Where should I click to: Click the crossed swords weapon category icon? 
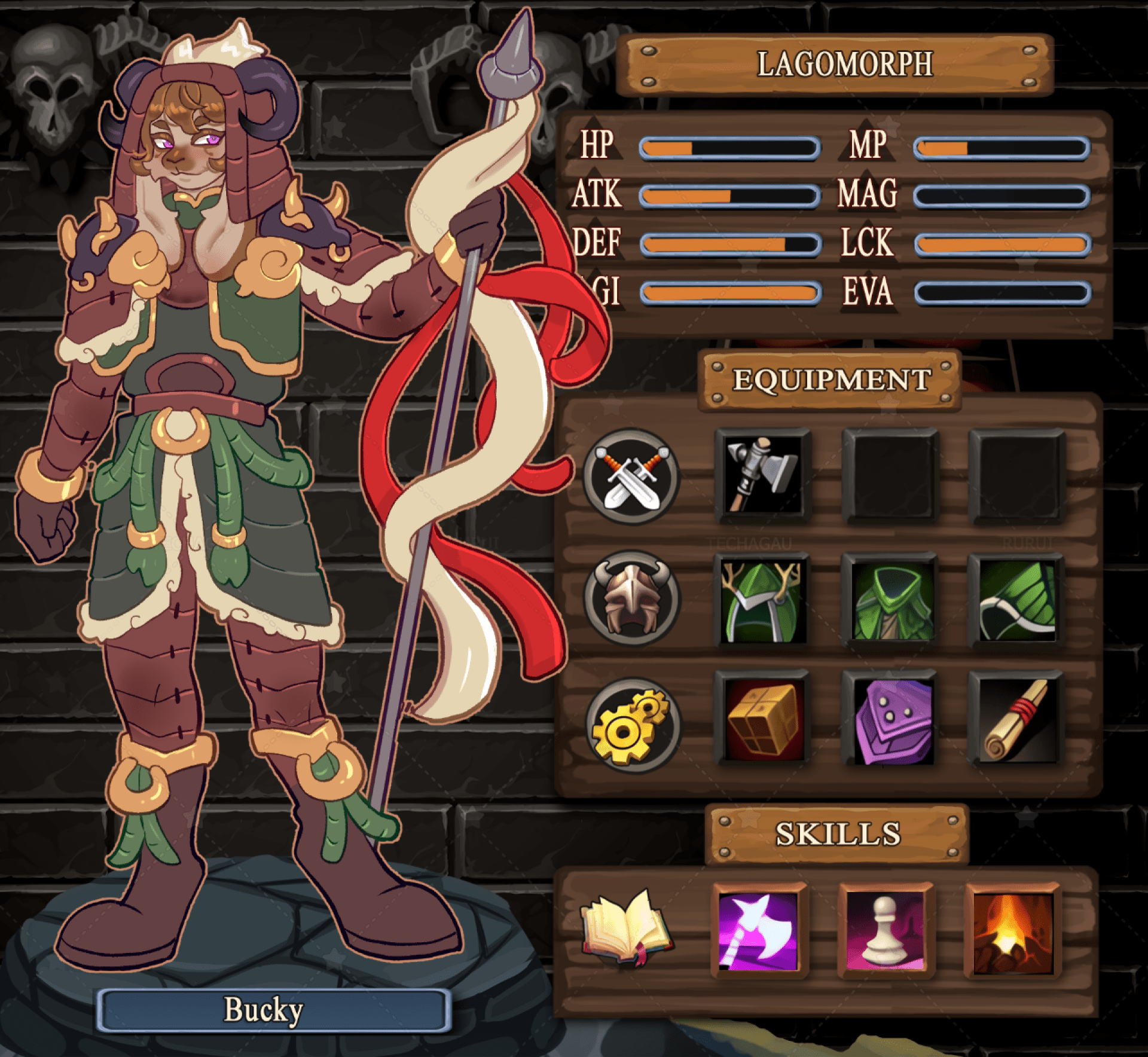pyautogui.click(x=631, y=476)
